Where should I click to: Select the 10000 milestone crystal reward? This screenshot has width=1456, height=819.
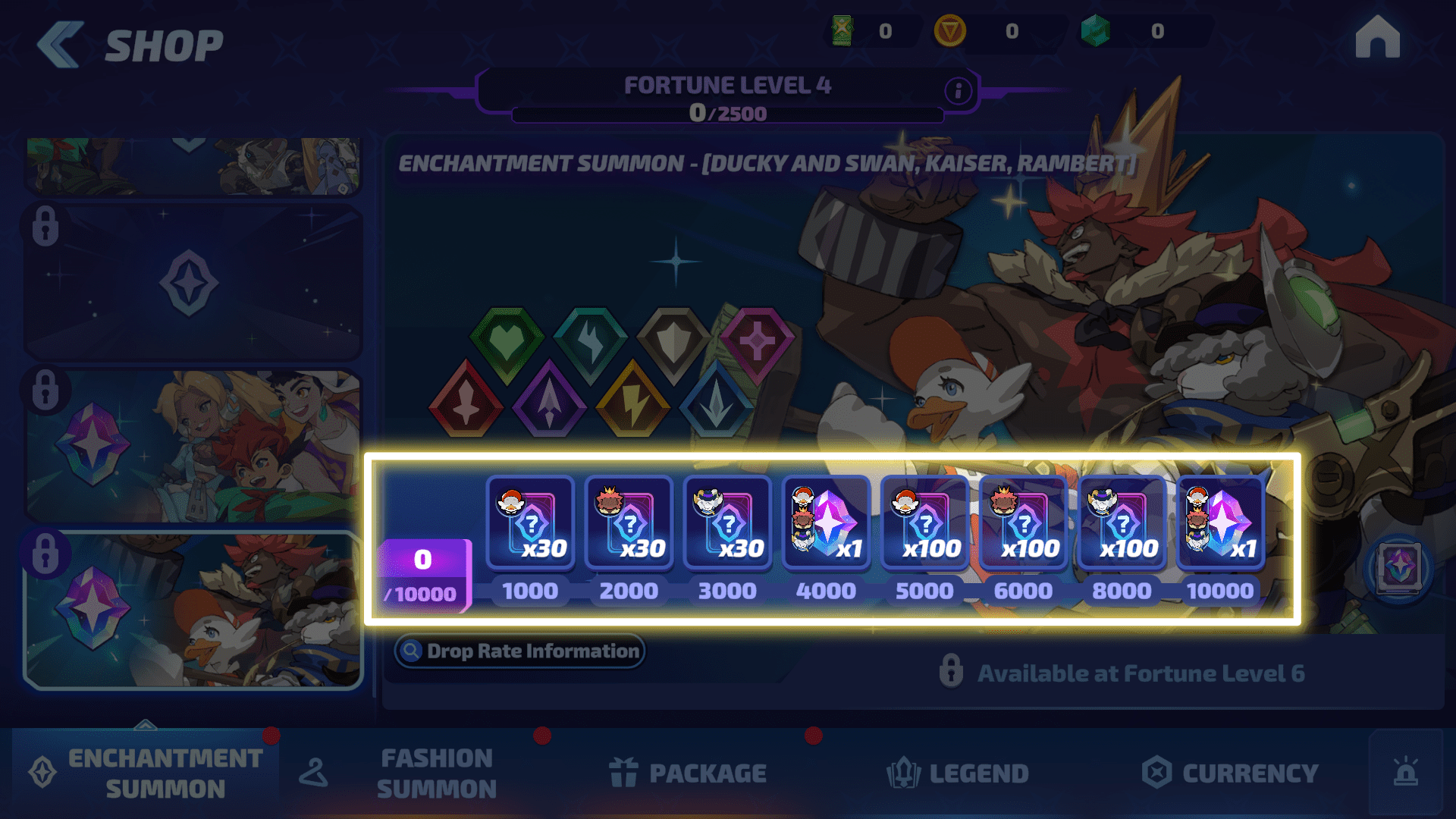(1220, 524)
